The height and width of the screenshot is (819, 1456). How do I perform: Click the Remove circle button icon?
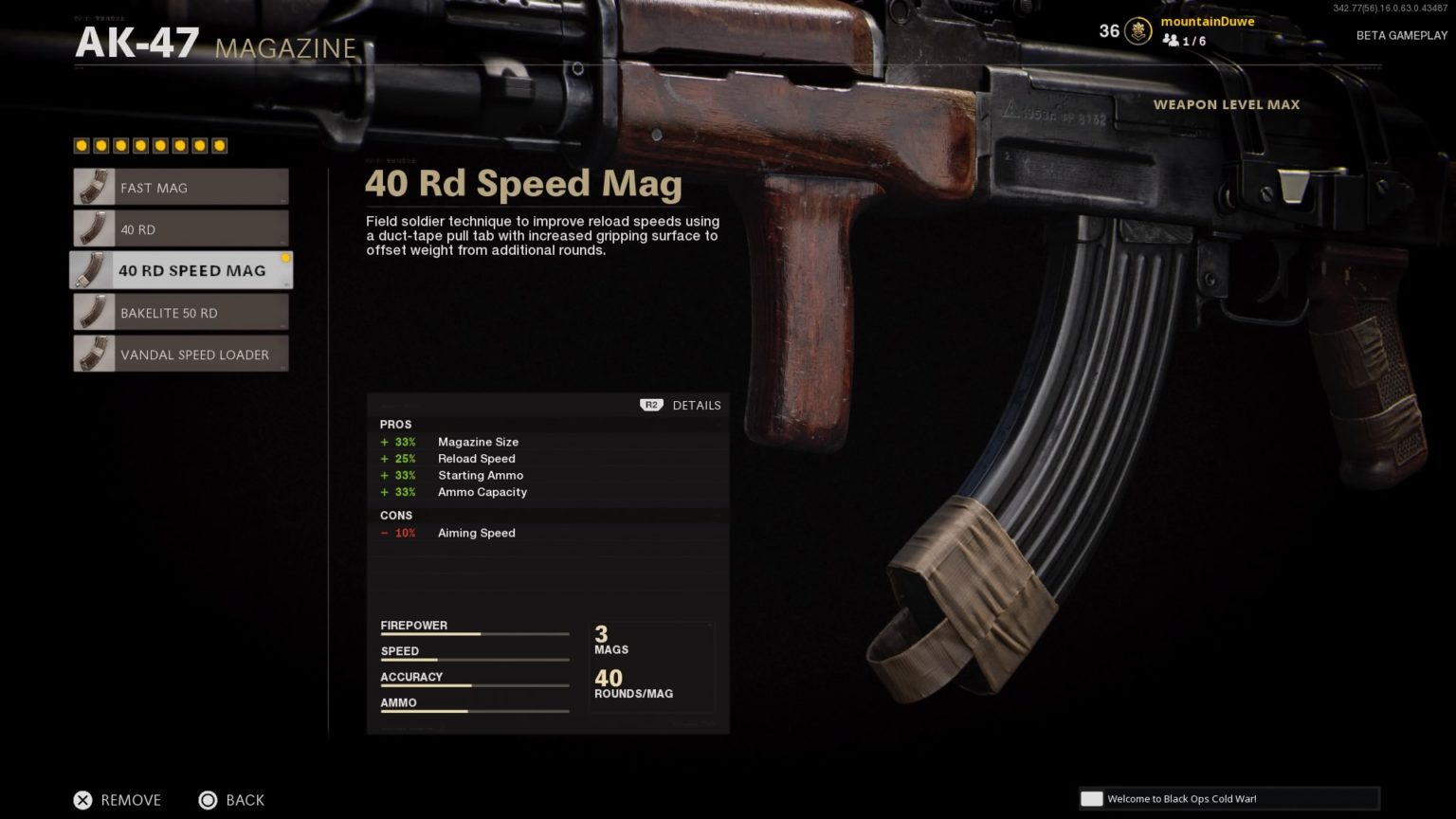point(83,800)
